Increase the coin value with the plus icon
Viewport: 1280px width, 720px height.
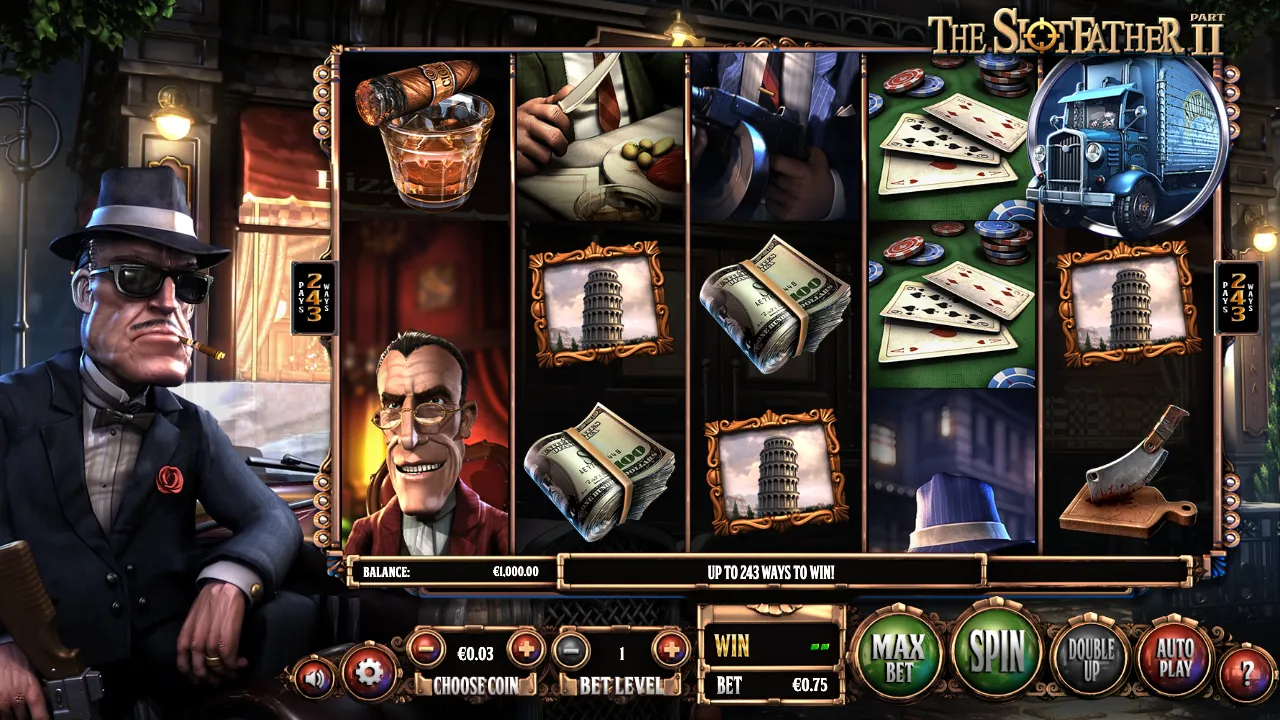[529, 650]
